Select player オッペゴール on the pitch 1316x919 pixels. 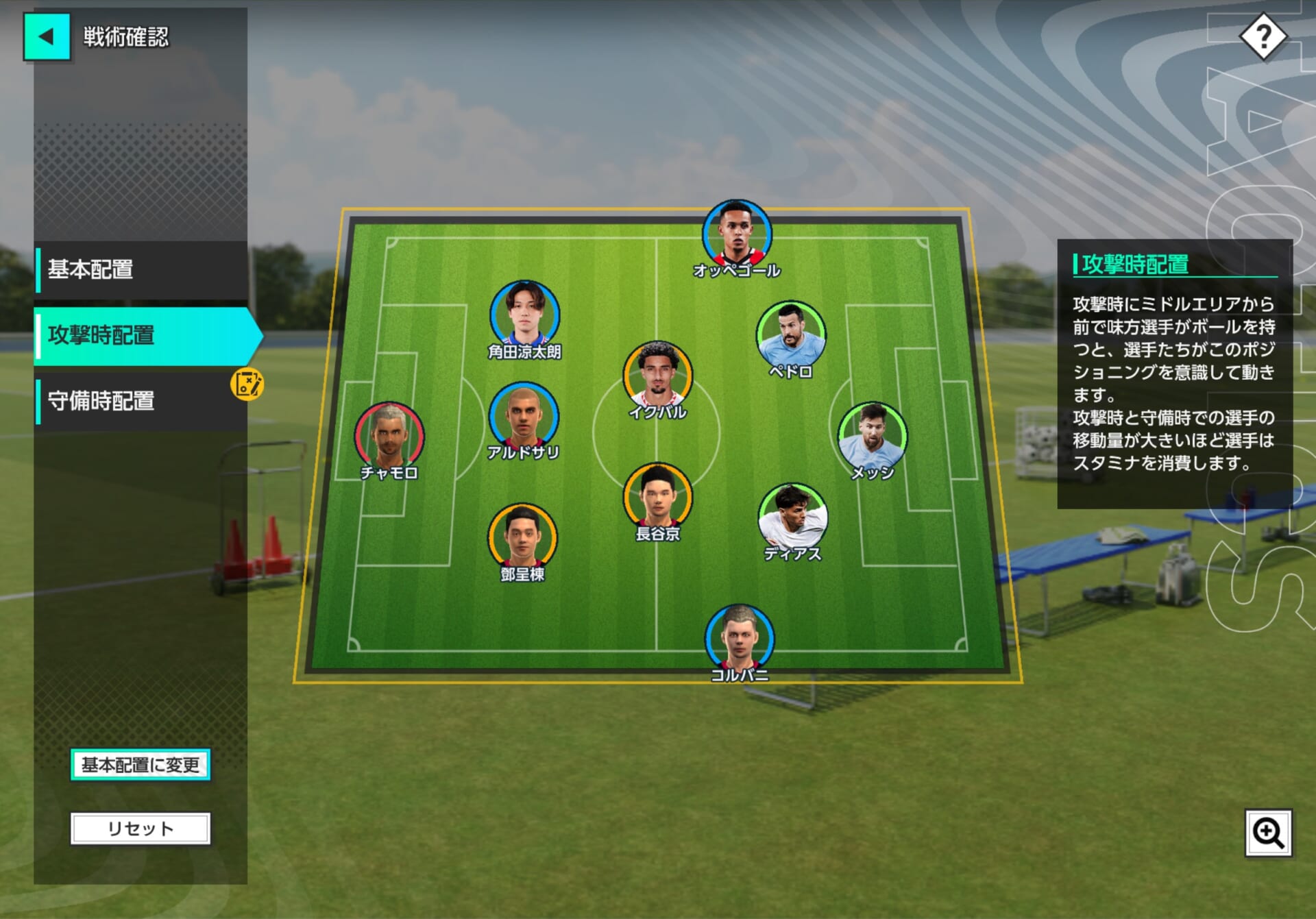pyautogui.click(x=737, y=235)
